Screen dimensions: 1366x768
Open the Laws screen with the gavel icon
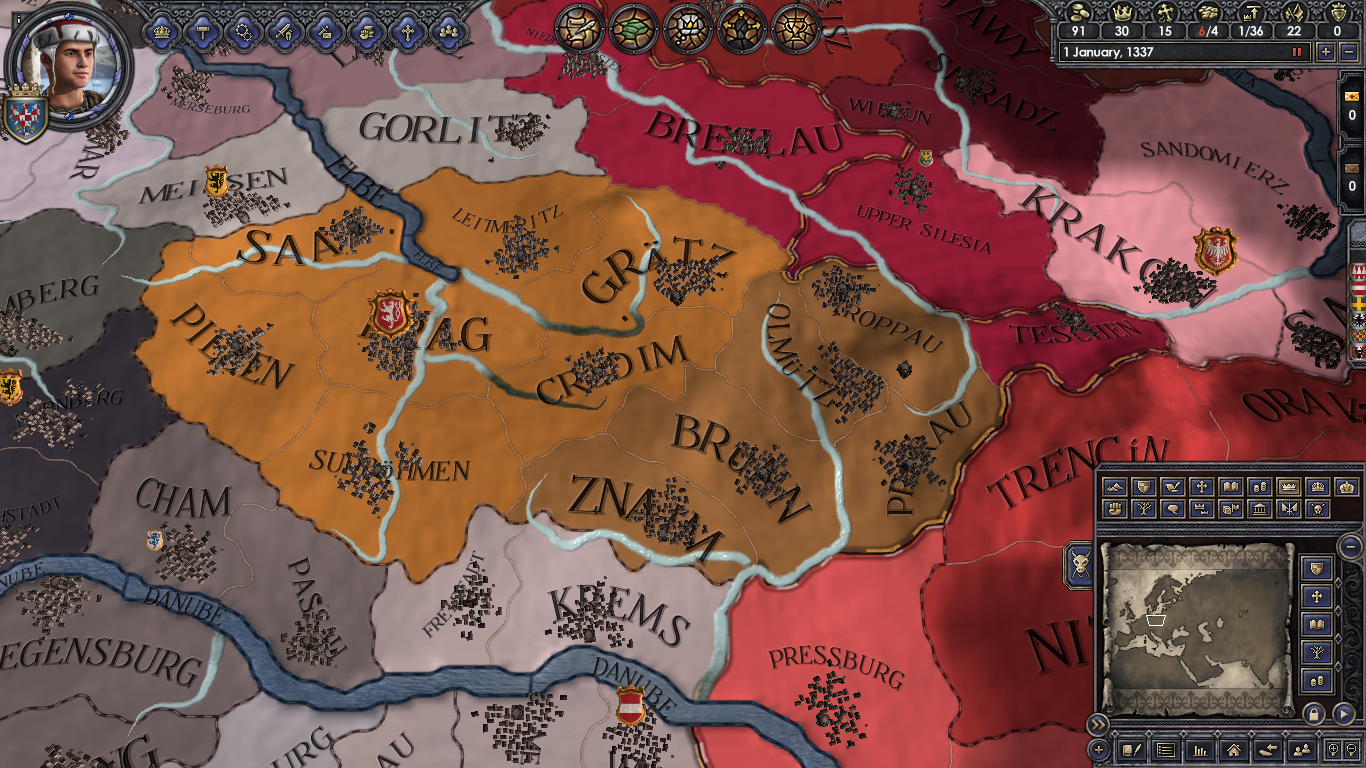tap(202, 32)
